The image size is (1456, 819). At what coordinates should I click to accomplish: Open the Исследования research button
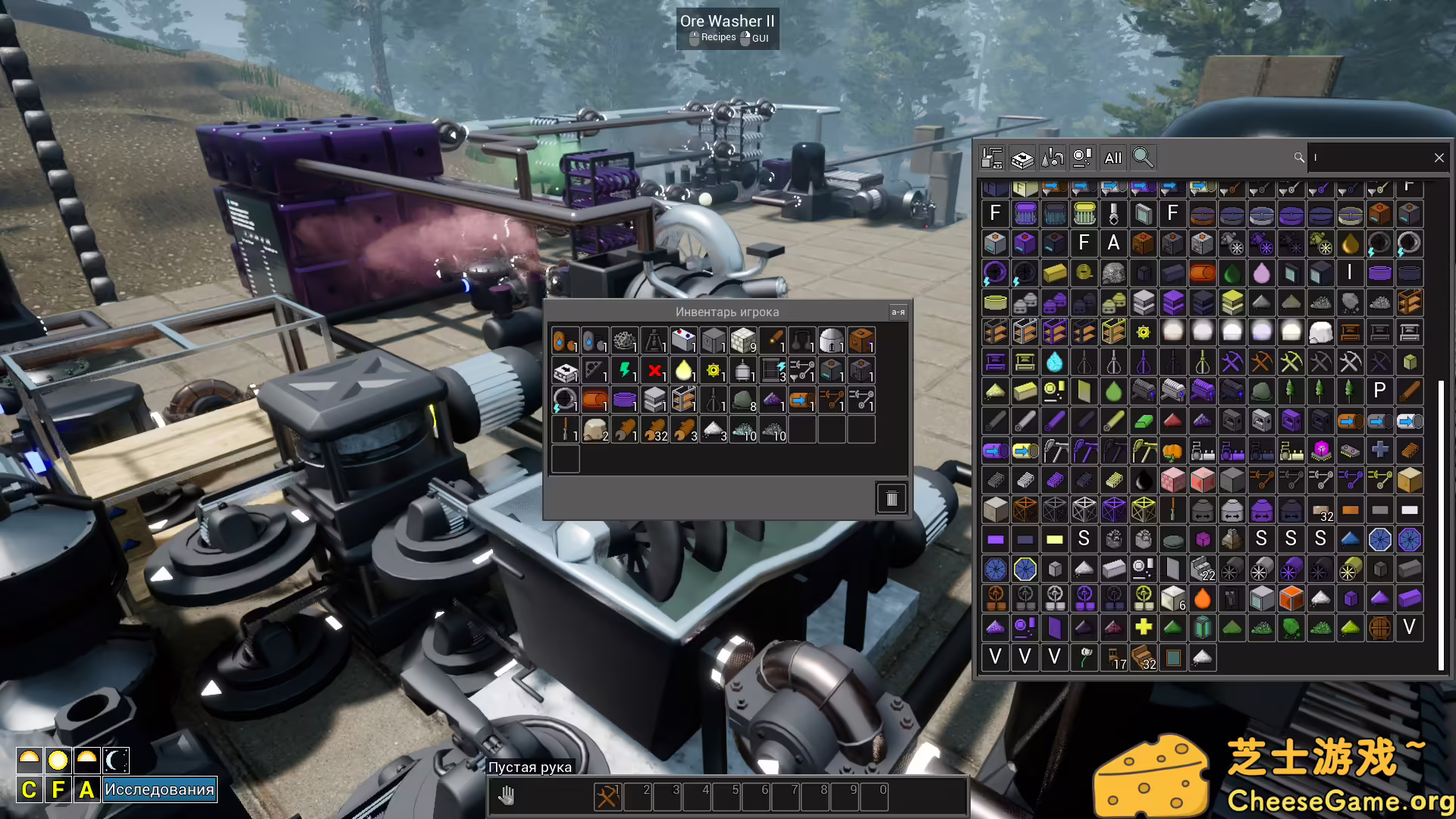coord(159,789)
